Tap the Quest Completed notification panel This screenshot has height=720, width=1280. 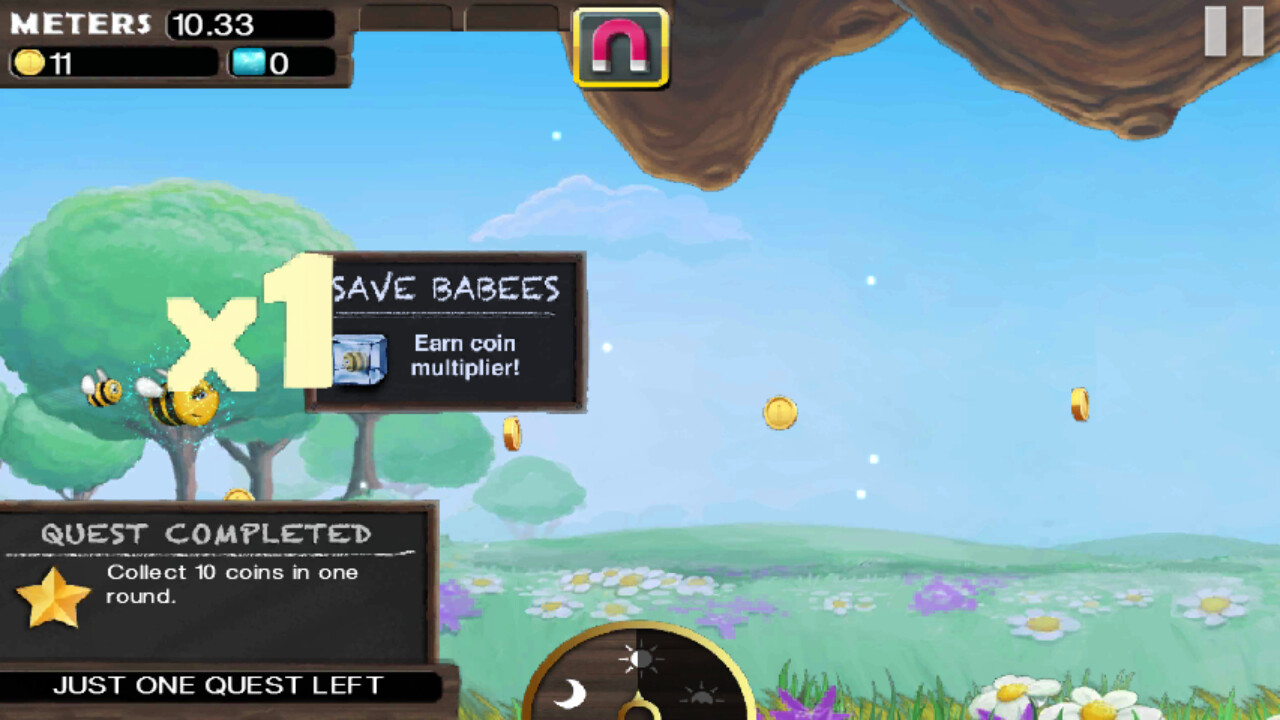pos(218,584)
